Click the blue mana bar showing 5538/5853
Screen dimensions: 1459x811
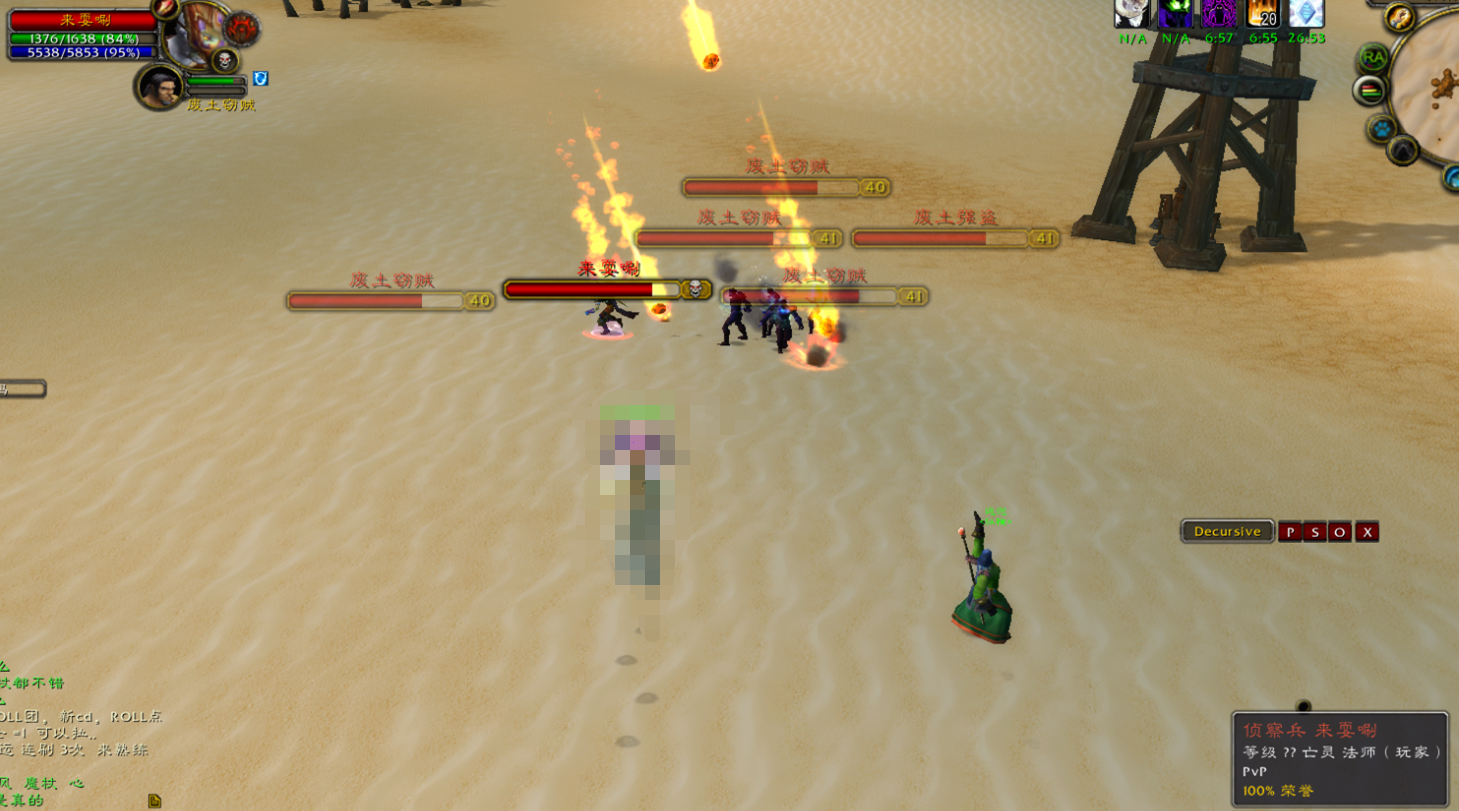(x=83, y=52)
